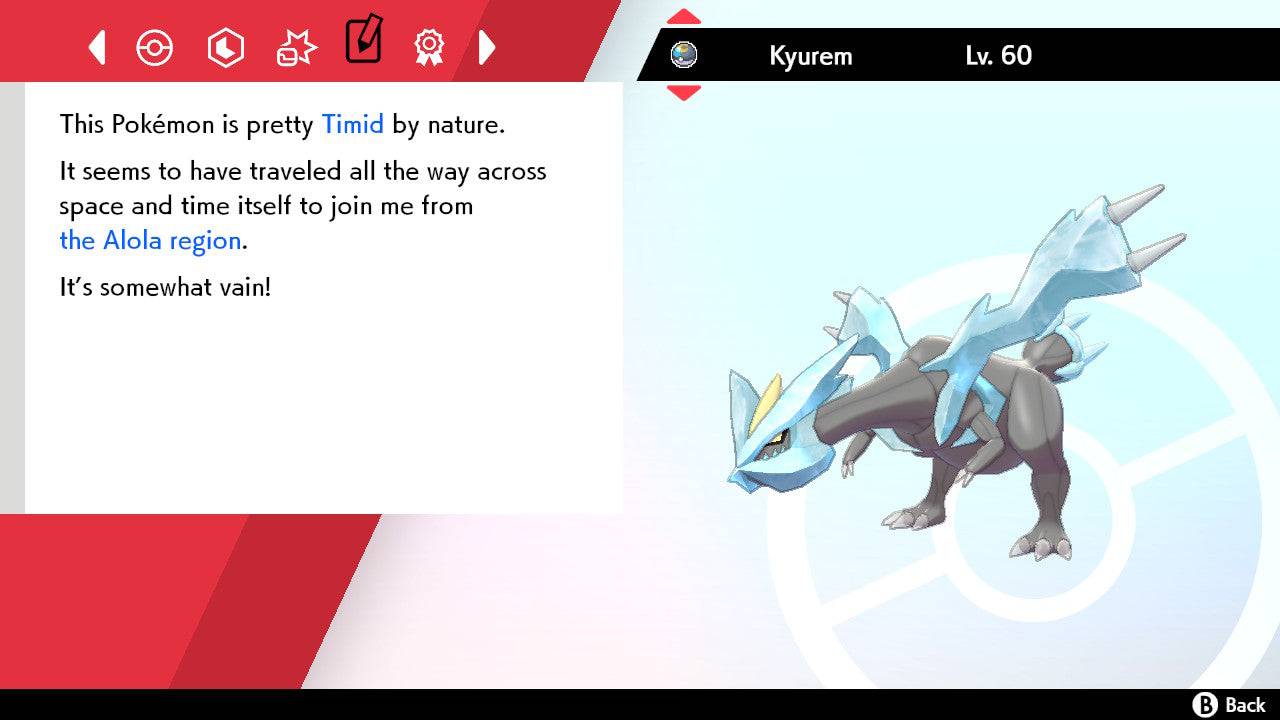Click the memo notepad-and-pencil icon
Image resolution: width=1280 pixels, height=720 pixels.
click(362, 43)
